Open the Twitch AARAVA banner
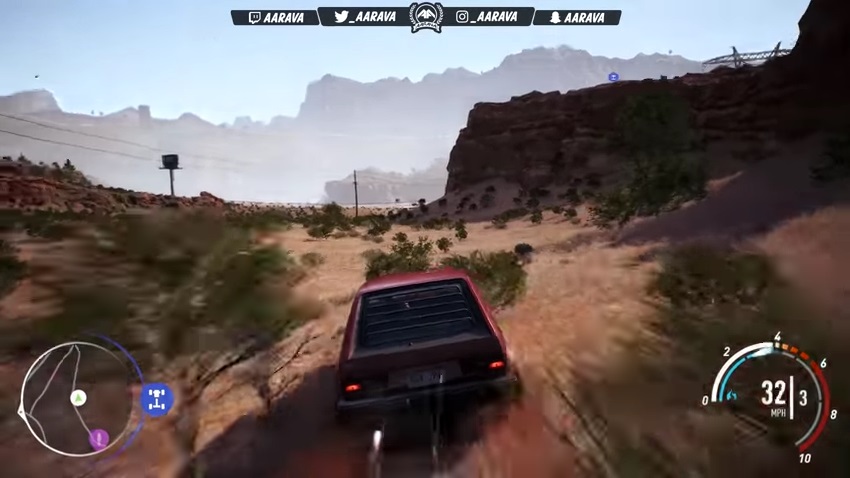 274,17
